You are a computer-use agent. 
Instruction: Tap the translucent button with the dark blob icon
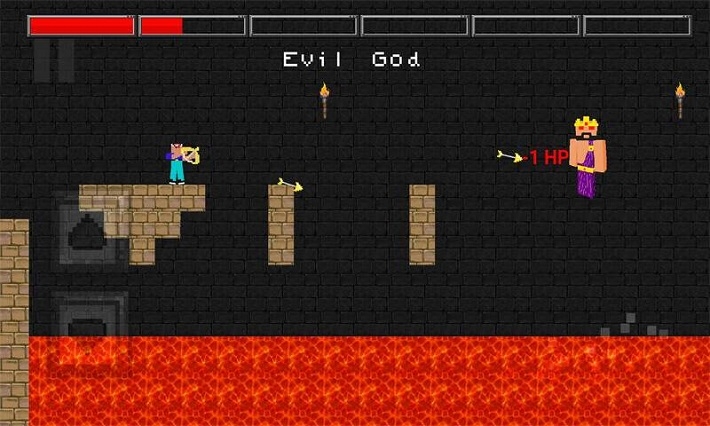tap(90, 232)
